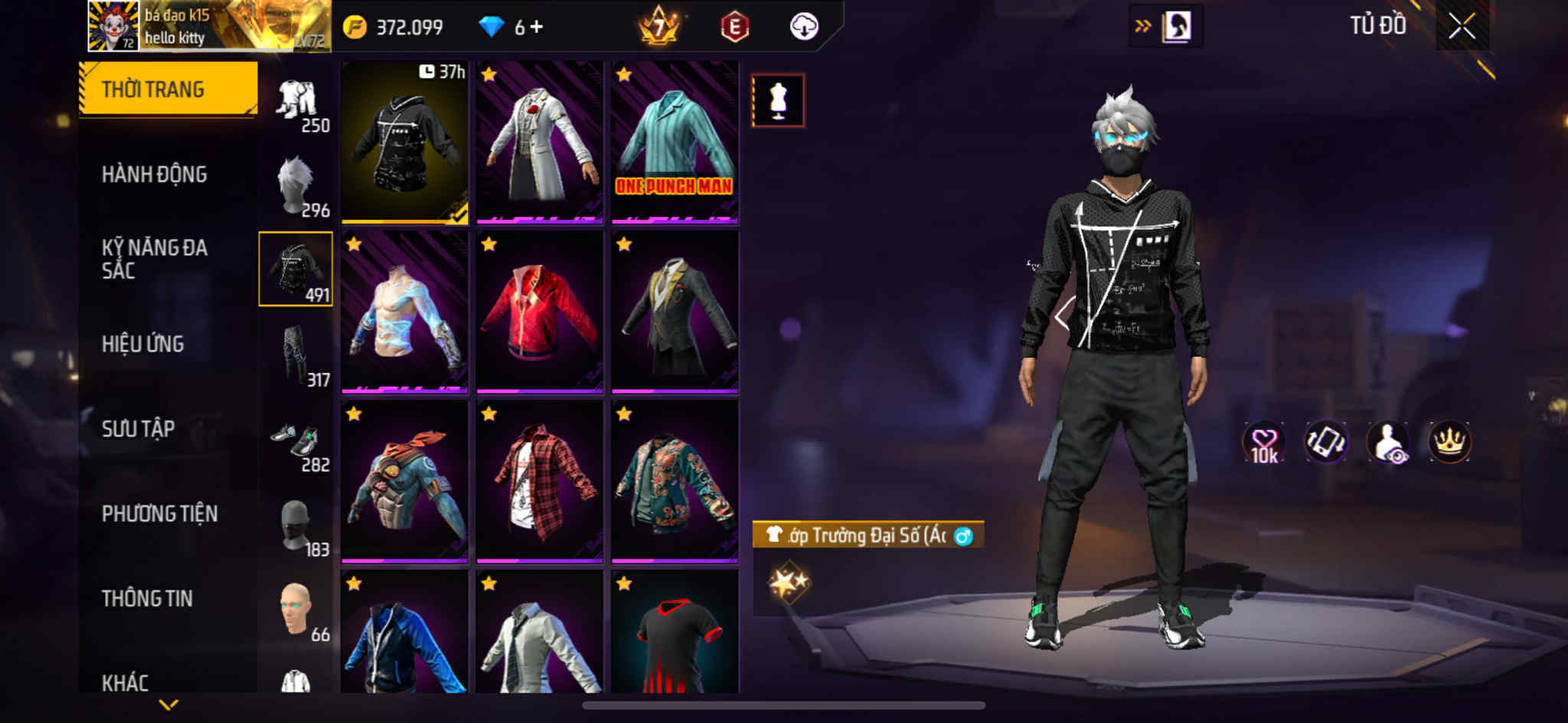
Task: Choose the black suit with gold trim
Action: coord(675,312)
